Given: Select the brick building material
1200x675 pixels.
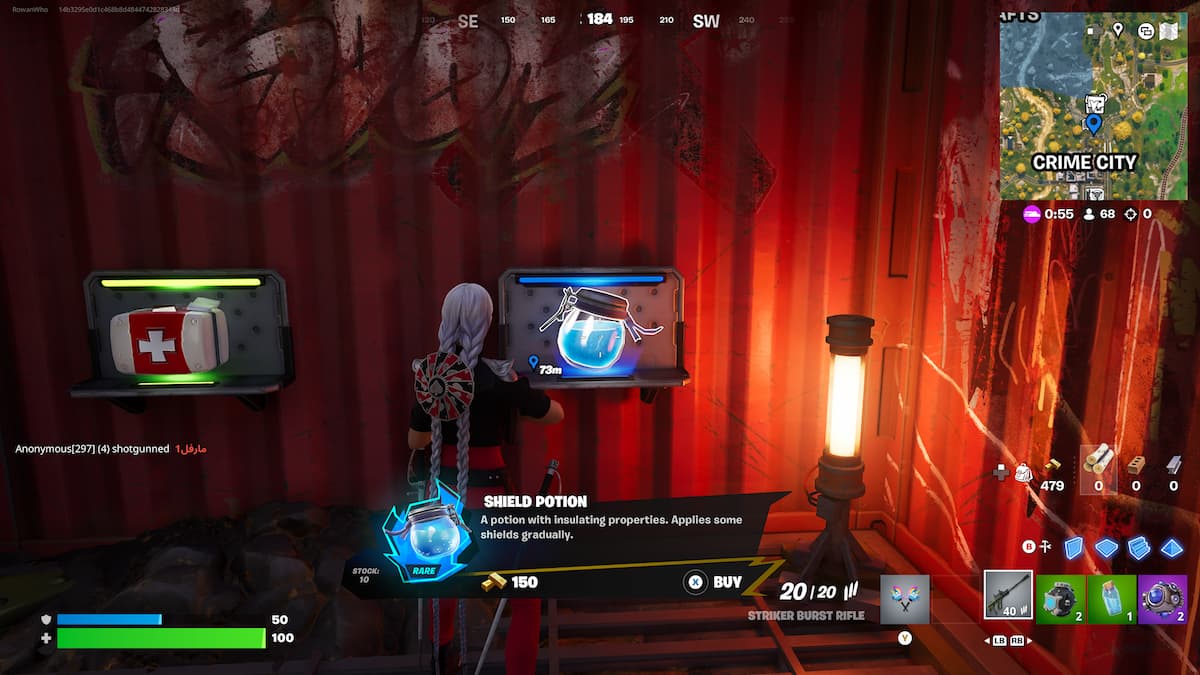Looking at the screenshot, I should 1135,463.
